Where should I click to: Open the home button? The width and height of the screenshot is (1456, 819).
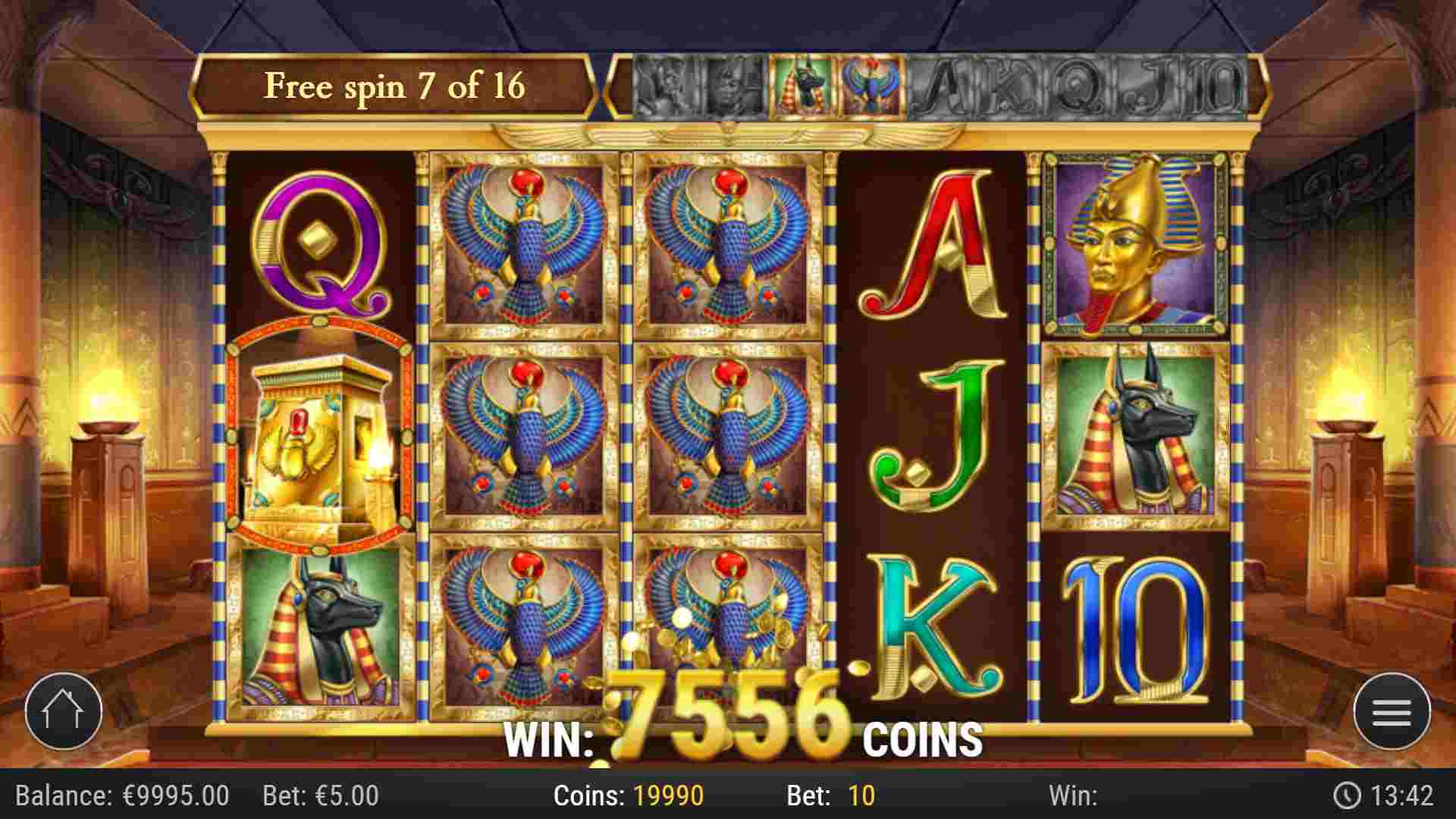(63, 711)
